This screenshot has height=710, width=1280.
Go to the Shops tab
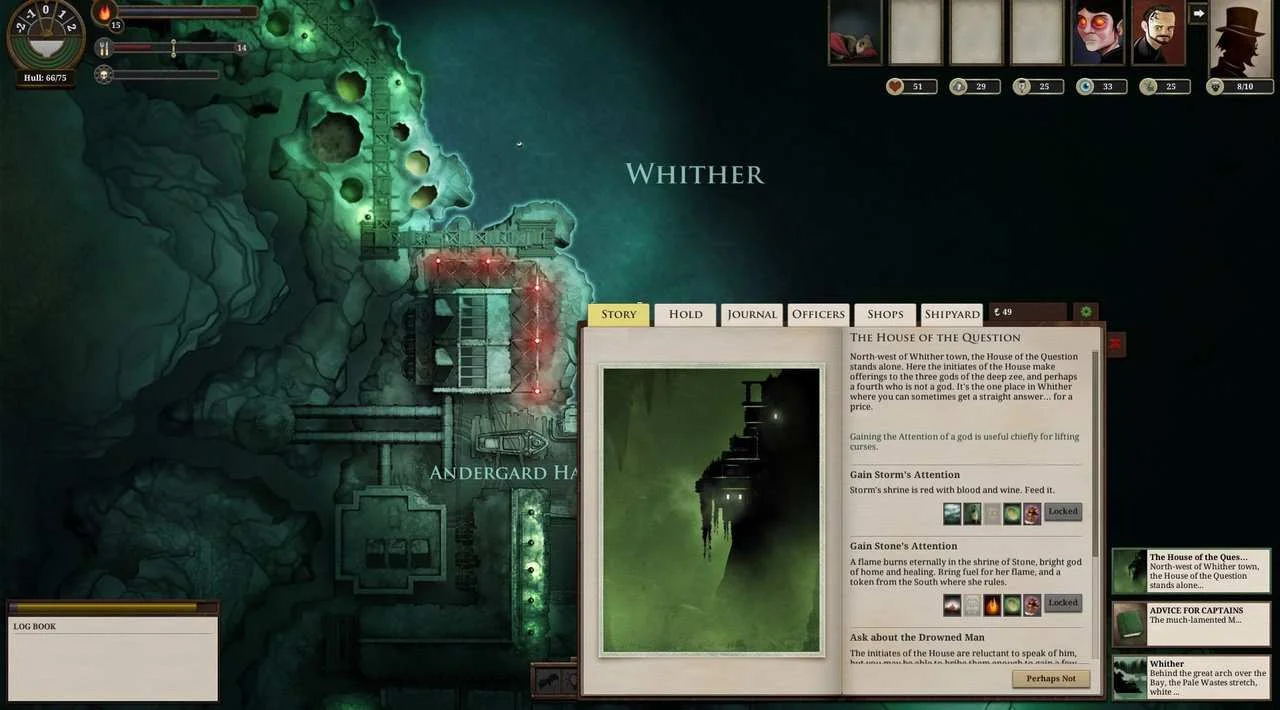[885, 314]
